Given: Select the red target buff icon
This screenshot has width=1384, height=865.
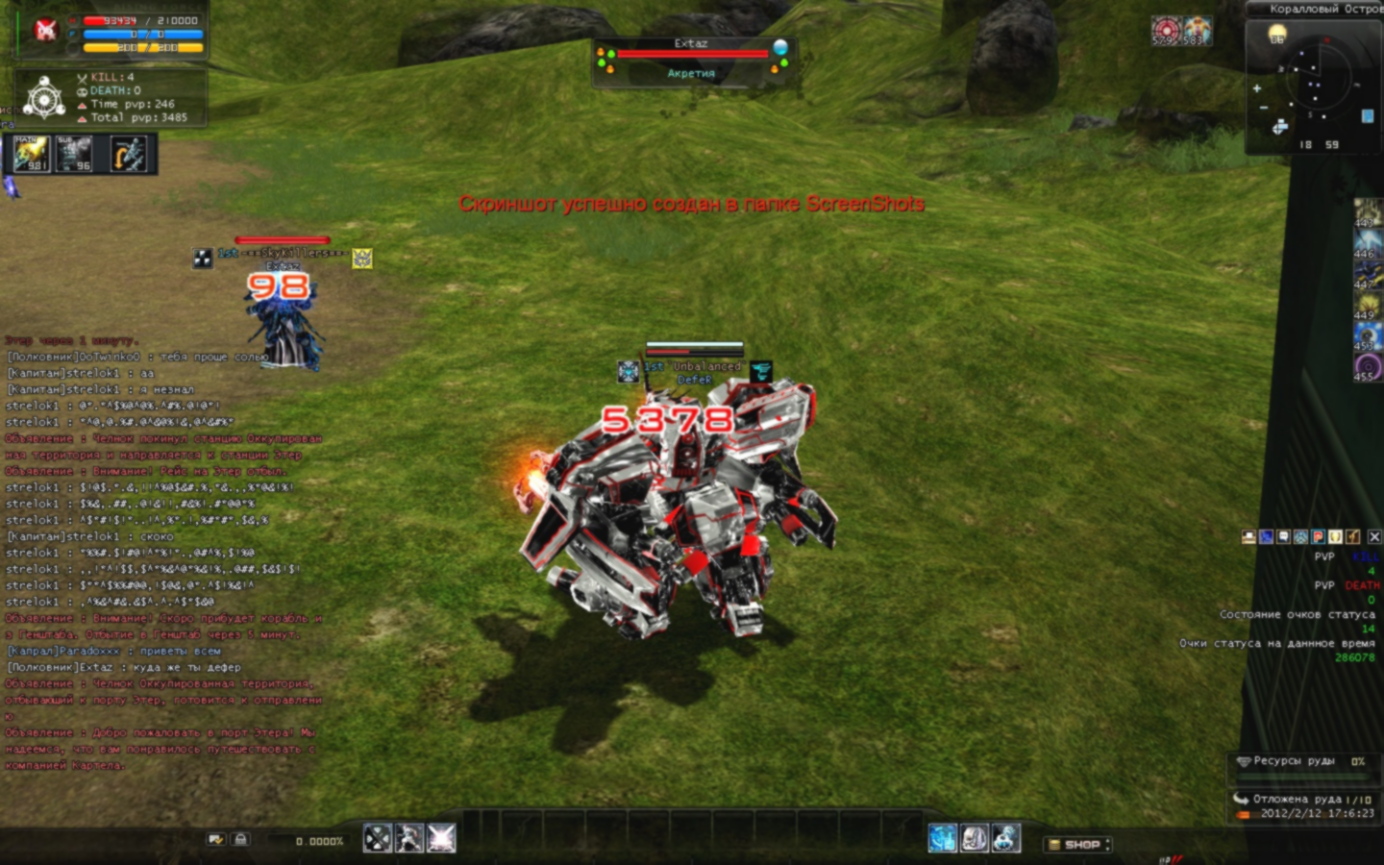Looking at the screenshot, I should point(1165,30).
